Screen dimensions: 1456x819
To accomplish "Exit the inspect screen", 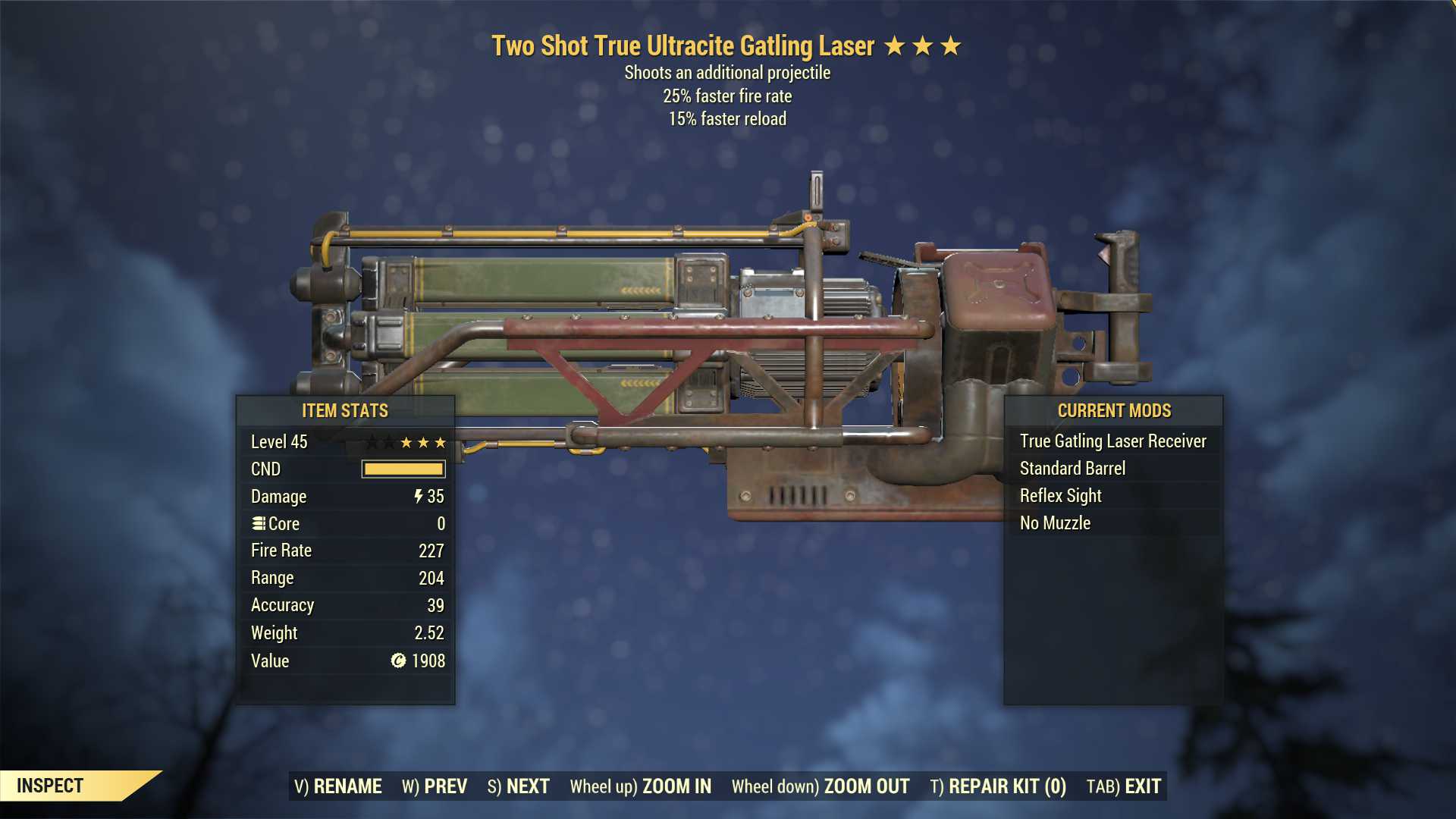I will pyautogui.click(x=1124, y=786).
